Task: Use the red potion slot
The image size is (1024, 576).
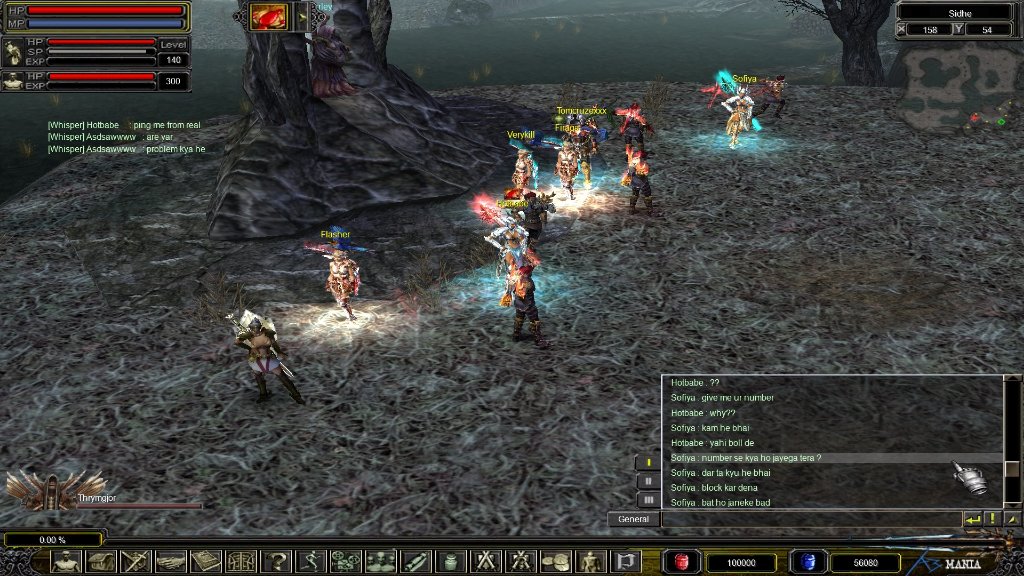Action: pyautogui.click(x=683, y=562)
